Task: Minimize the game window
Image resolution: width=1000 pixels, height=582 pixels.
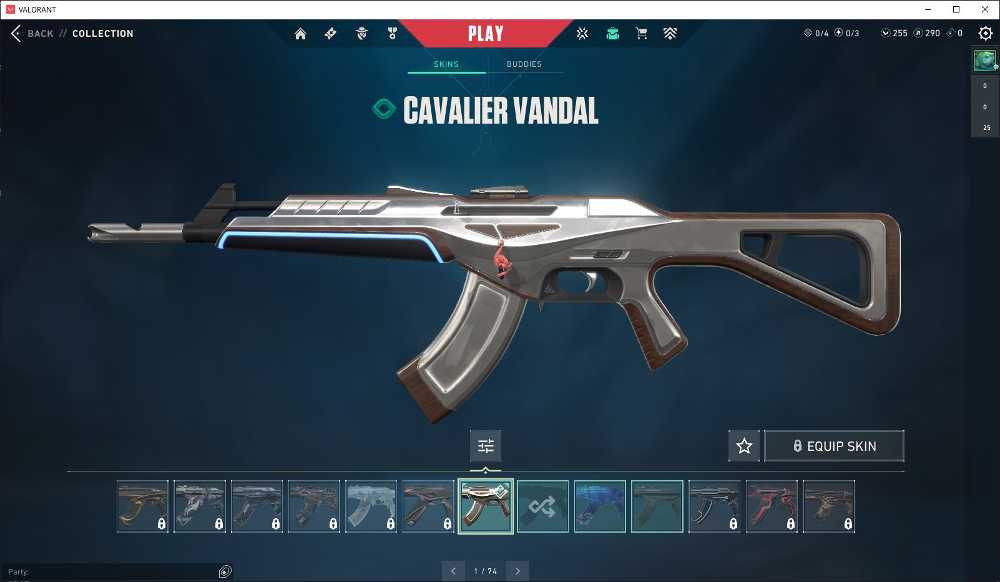Action: pyautogui.click(x=927, y=9)
